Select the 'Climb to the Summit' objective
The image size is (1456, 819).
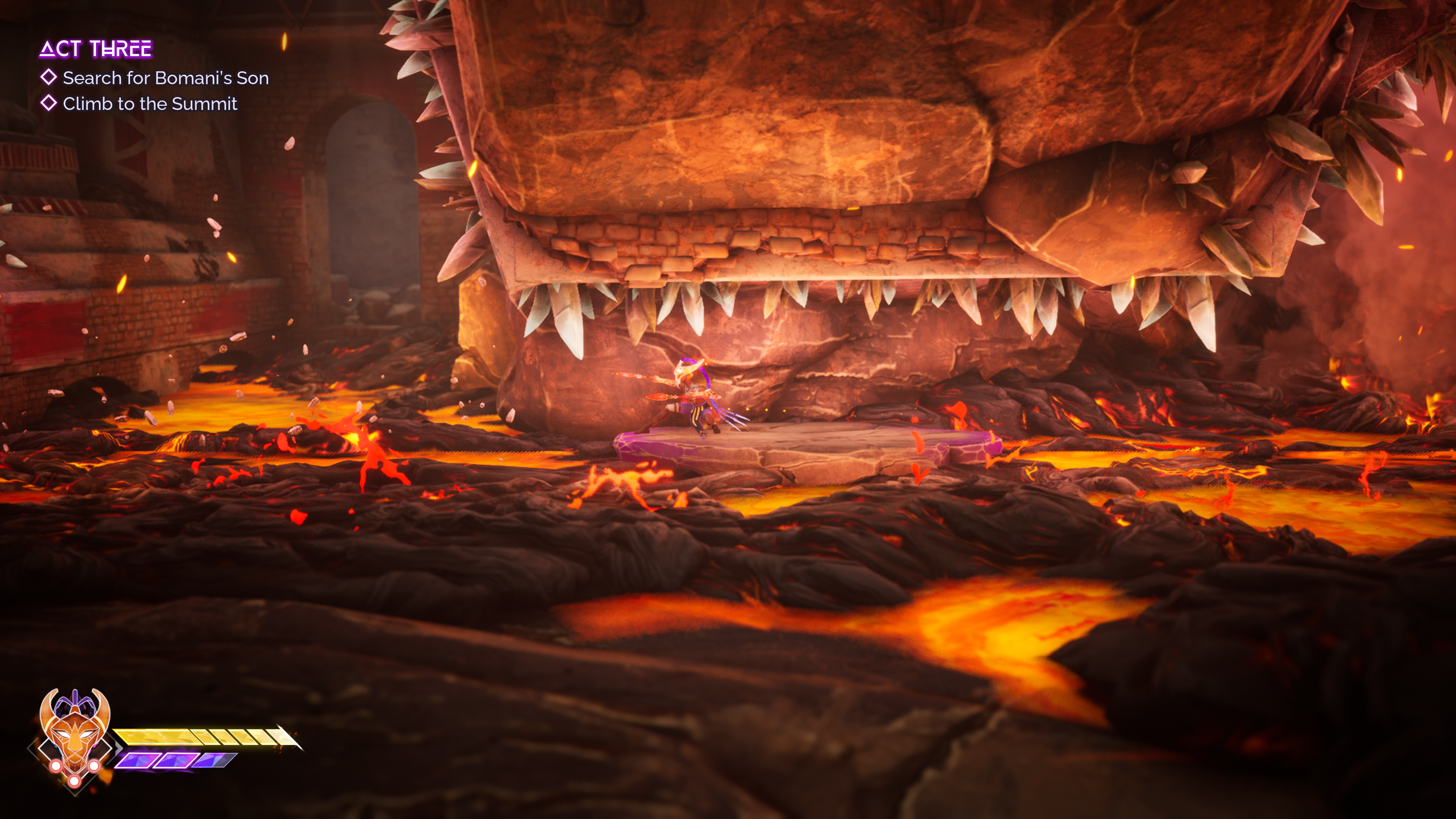point(149,104)
